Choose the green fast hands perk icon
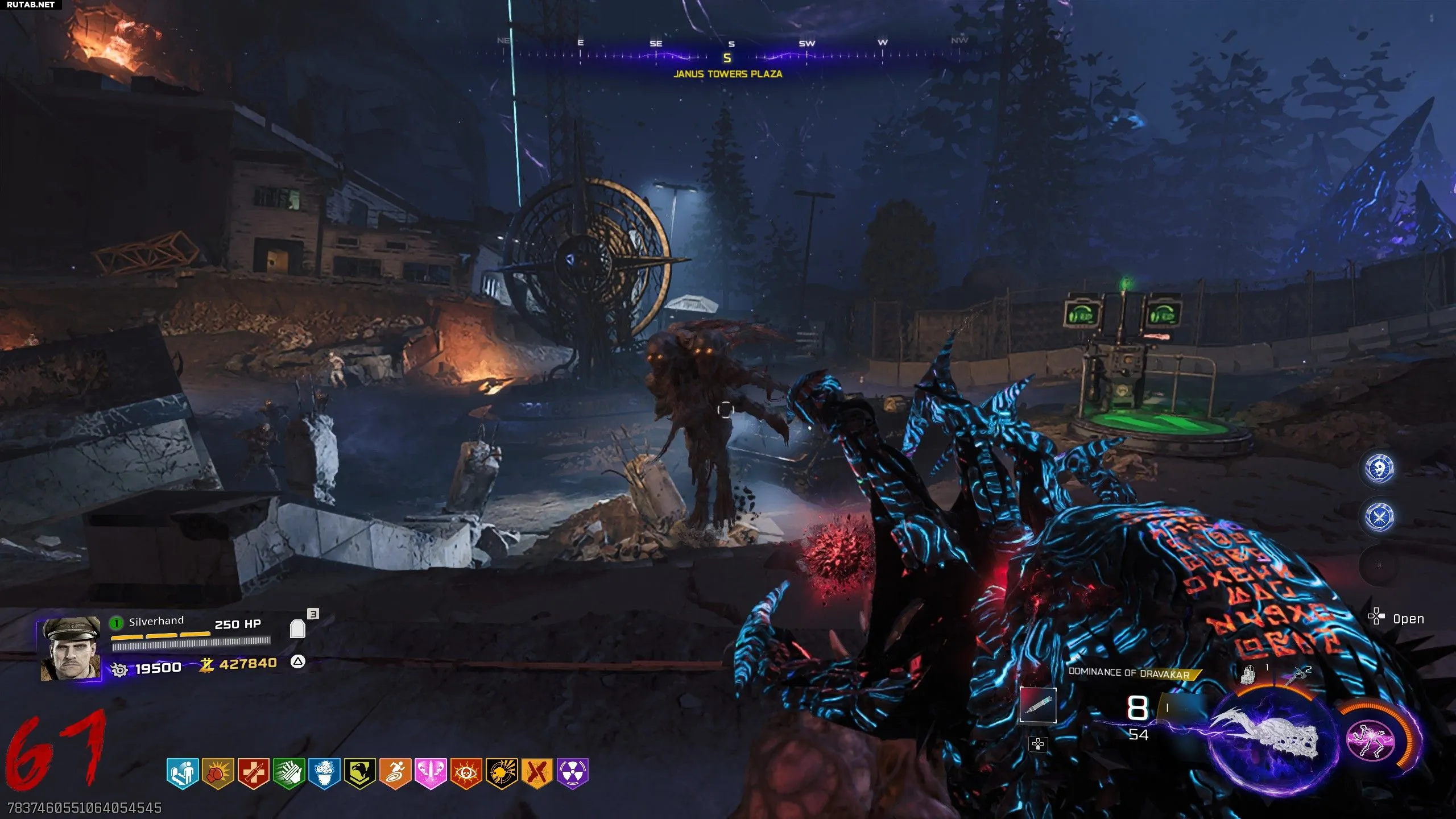This screenshot has height=819, width=1456. (x=289, y=773)
